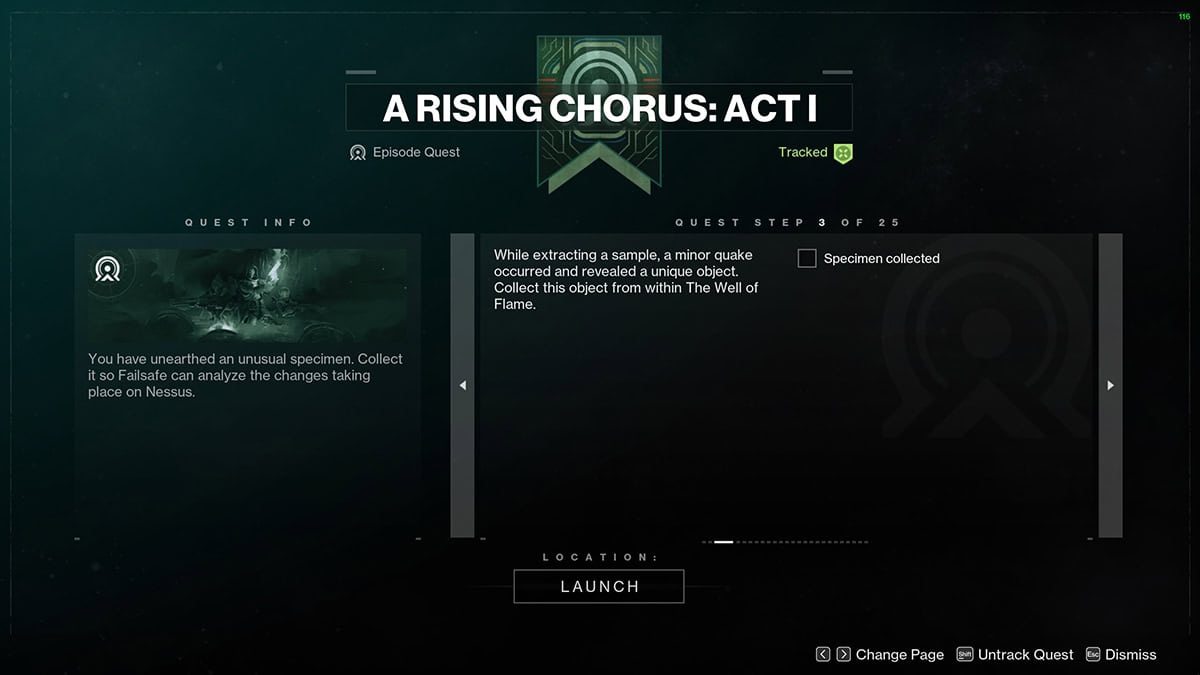Launch the quest location
1200x675 pixels.
pyautogui.click(x=599, y=587)
